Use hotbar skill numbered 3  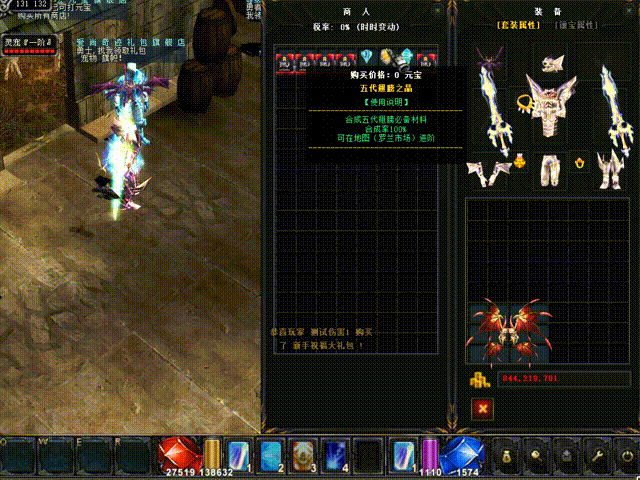coord(301,455)
